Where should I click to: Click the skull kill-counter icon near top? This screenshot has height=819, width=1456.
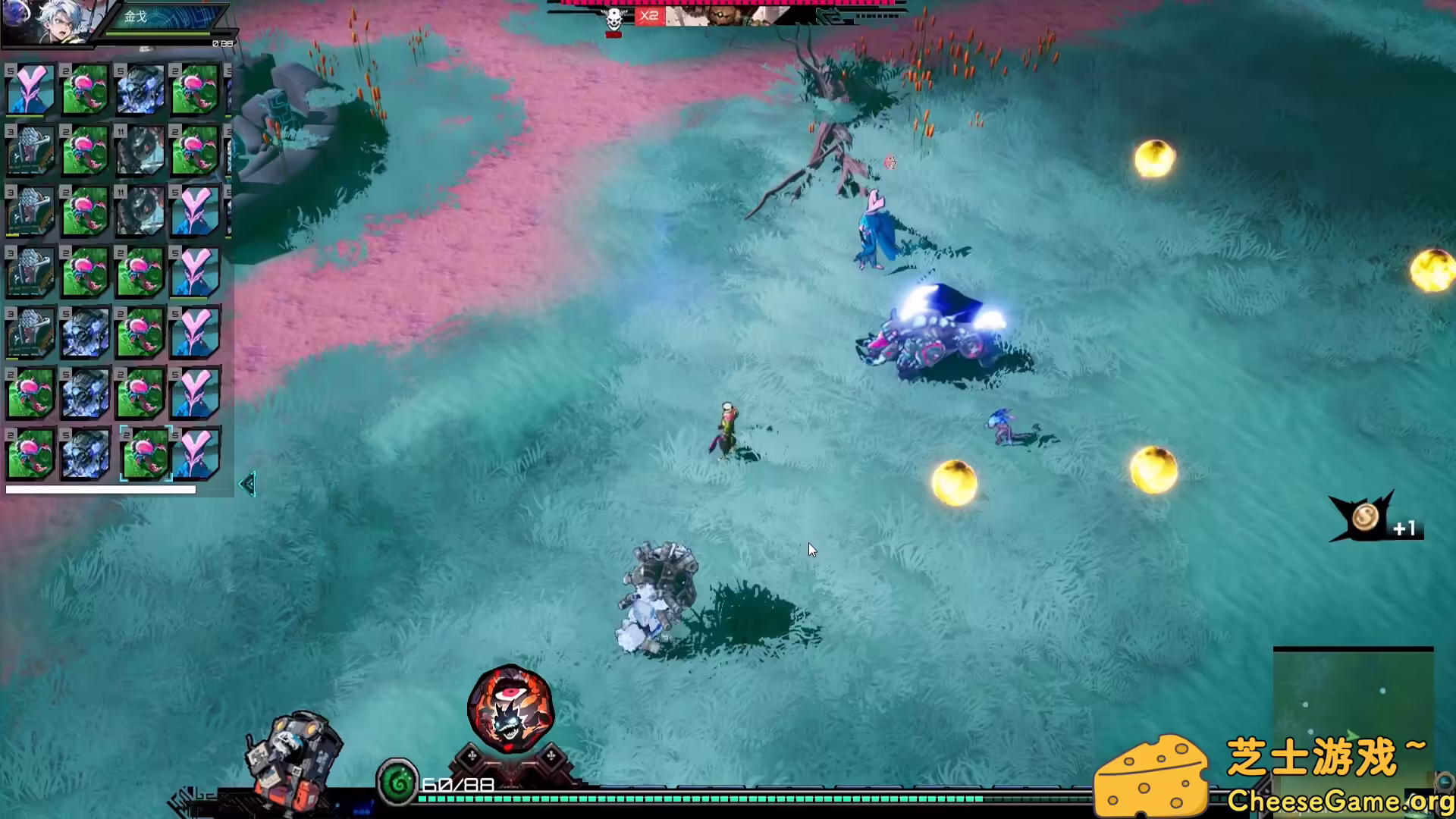pyautogui.click(x=613, y=18)
